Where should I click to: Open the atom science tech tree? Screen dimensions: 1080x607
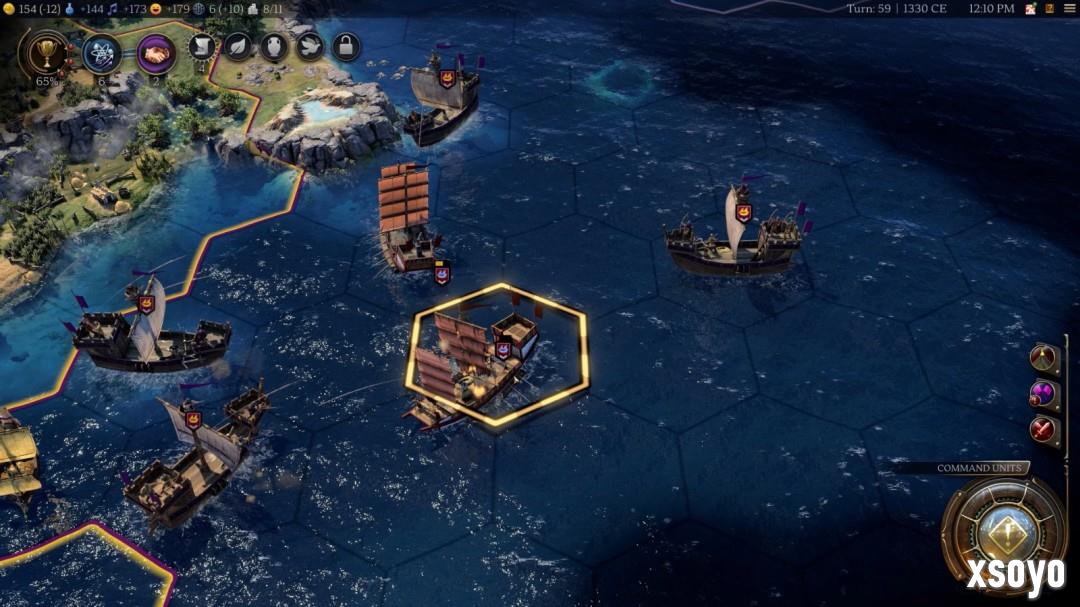click(102, 52)
